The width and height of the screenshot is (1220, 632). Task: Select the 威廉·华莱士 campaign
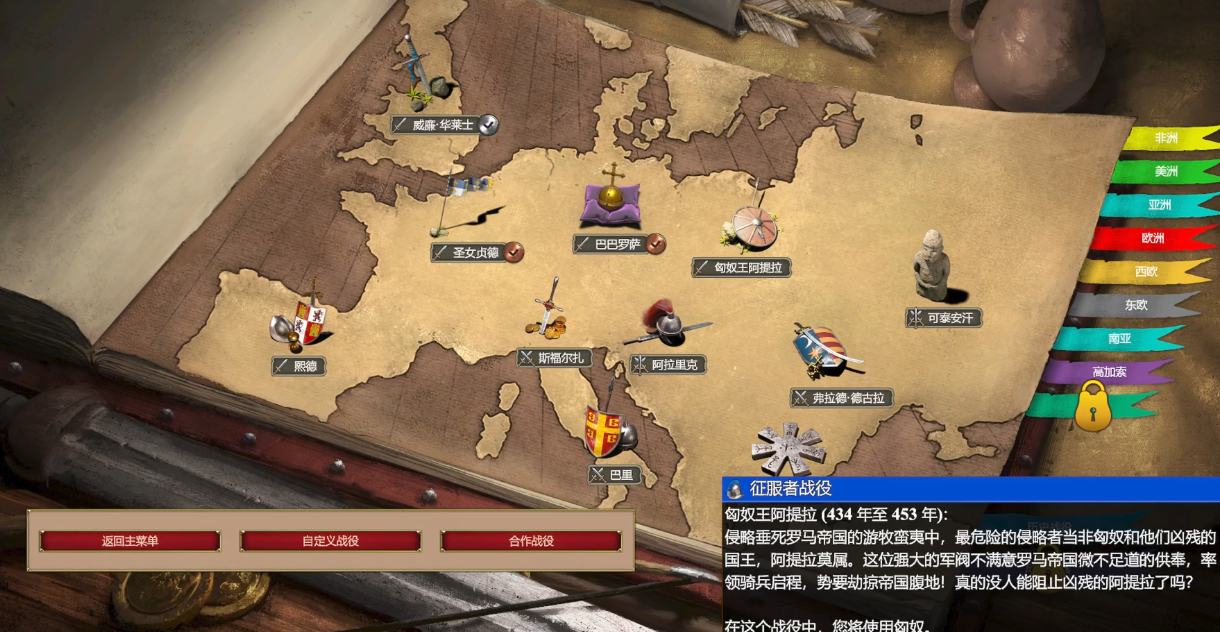[442, 125]
